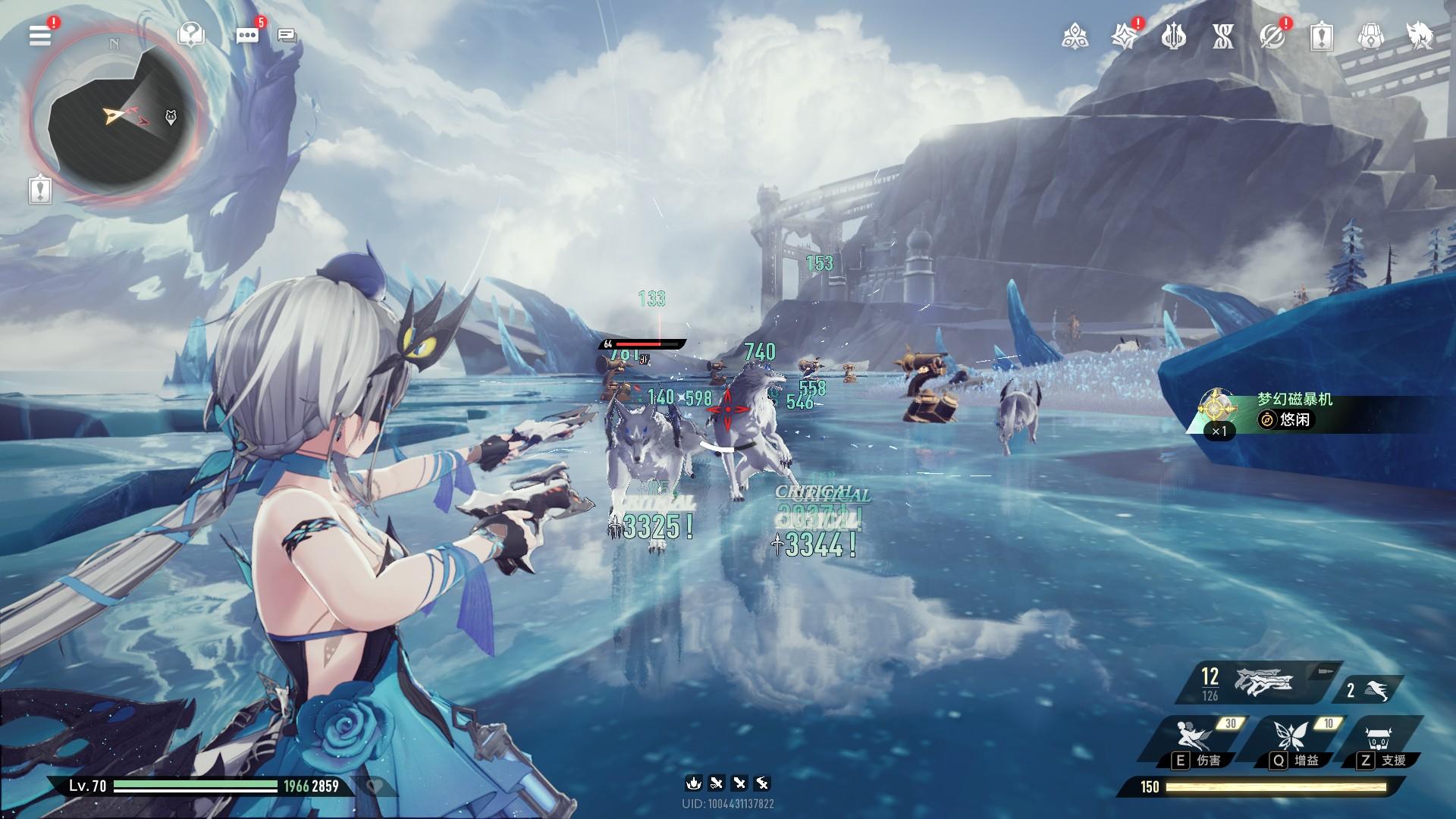Viewport: 1456px width, 819px height.
Task: Open the hourglass-shaped icon
Action: pos(1222,36)
